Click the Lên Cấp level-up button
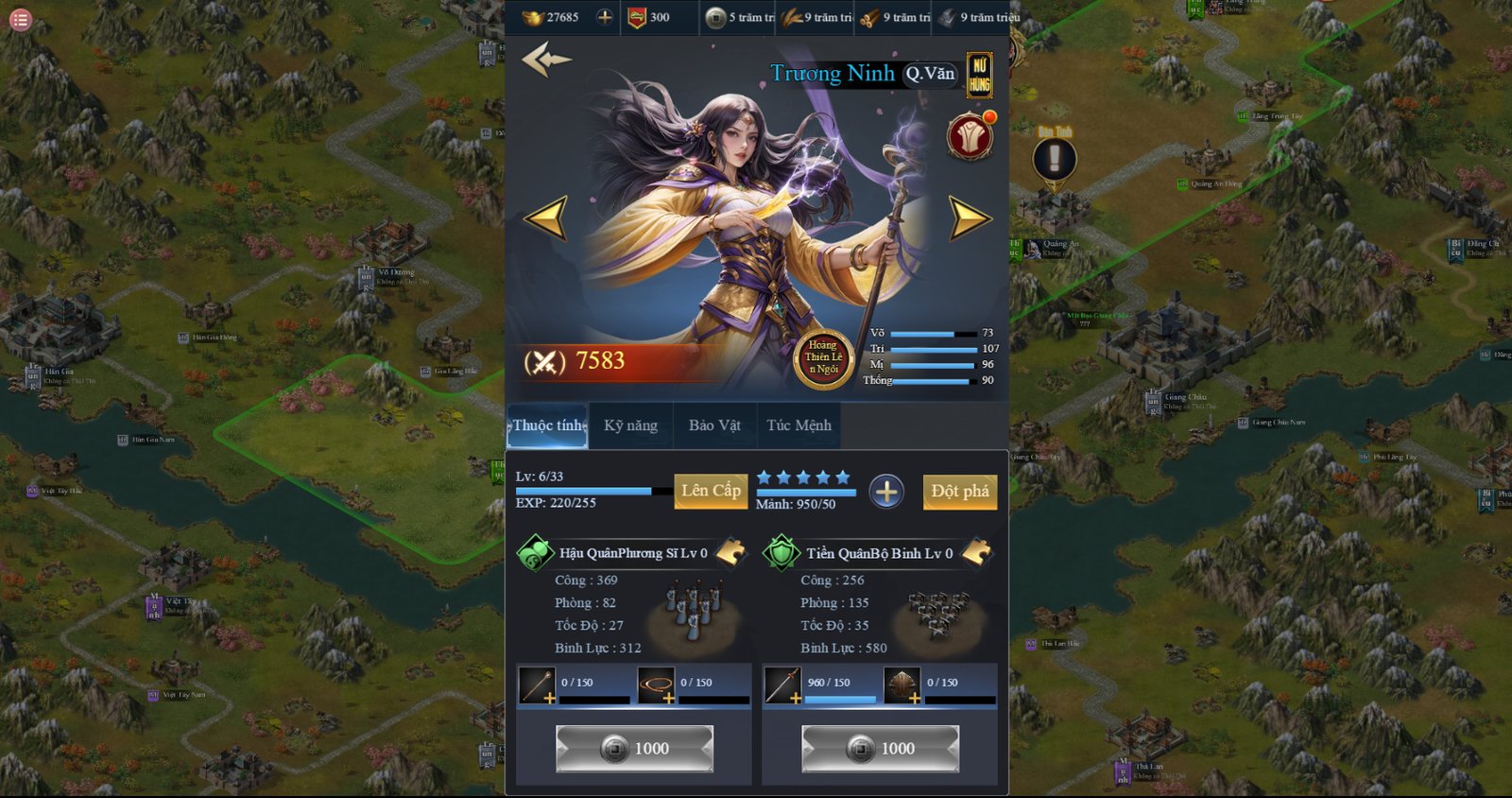 coord(711,491)
